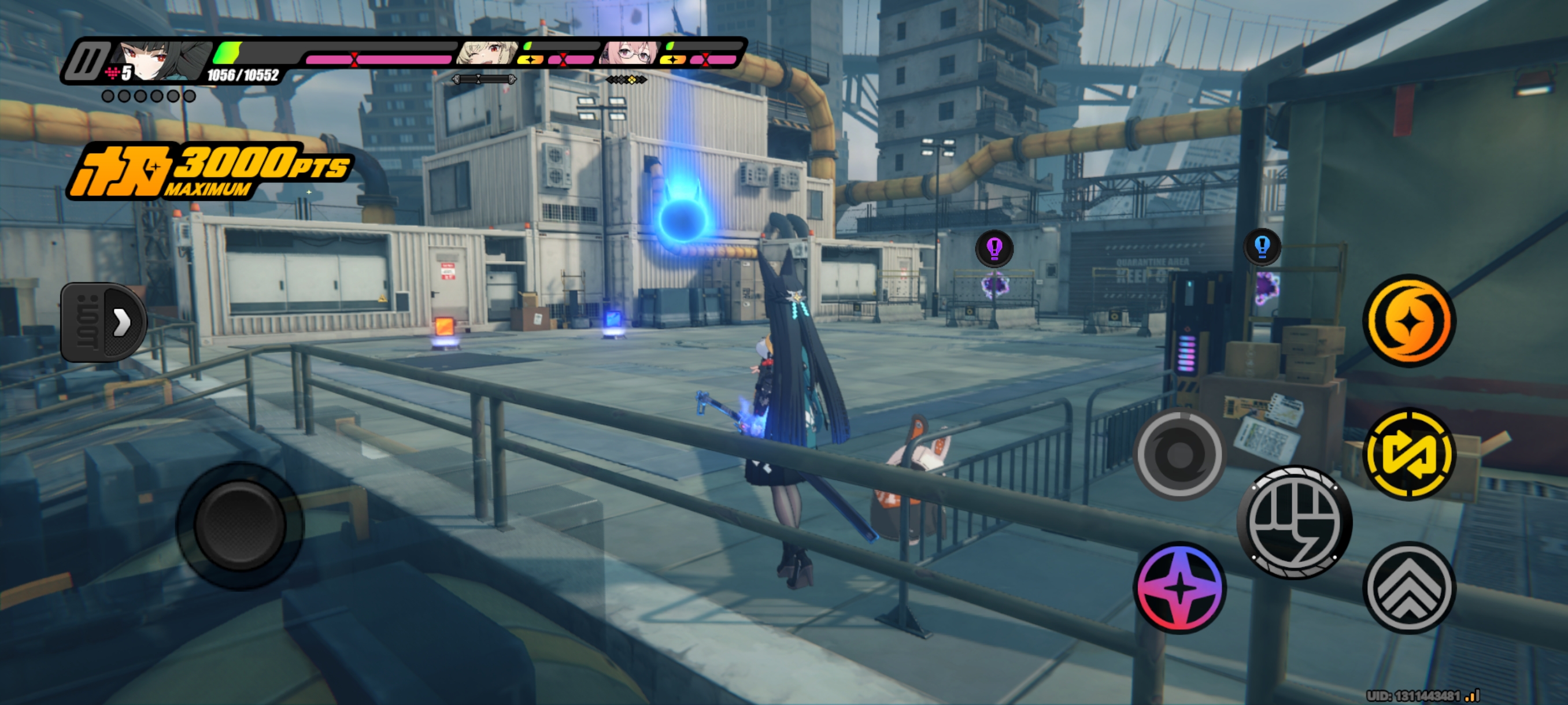Use the pink star special skill
Screen dimensions: 1568x705
pyautogui.click(x=1179, y=587)
